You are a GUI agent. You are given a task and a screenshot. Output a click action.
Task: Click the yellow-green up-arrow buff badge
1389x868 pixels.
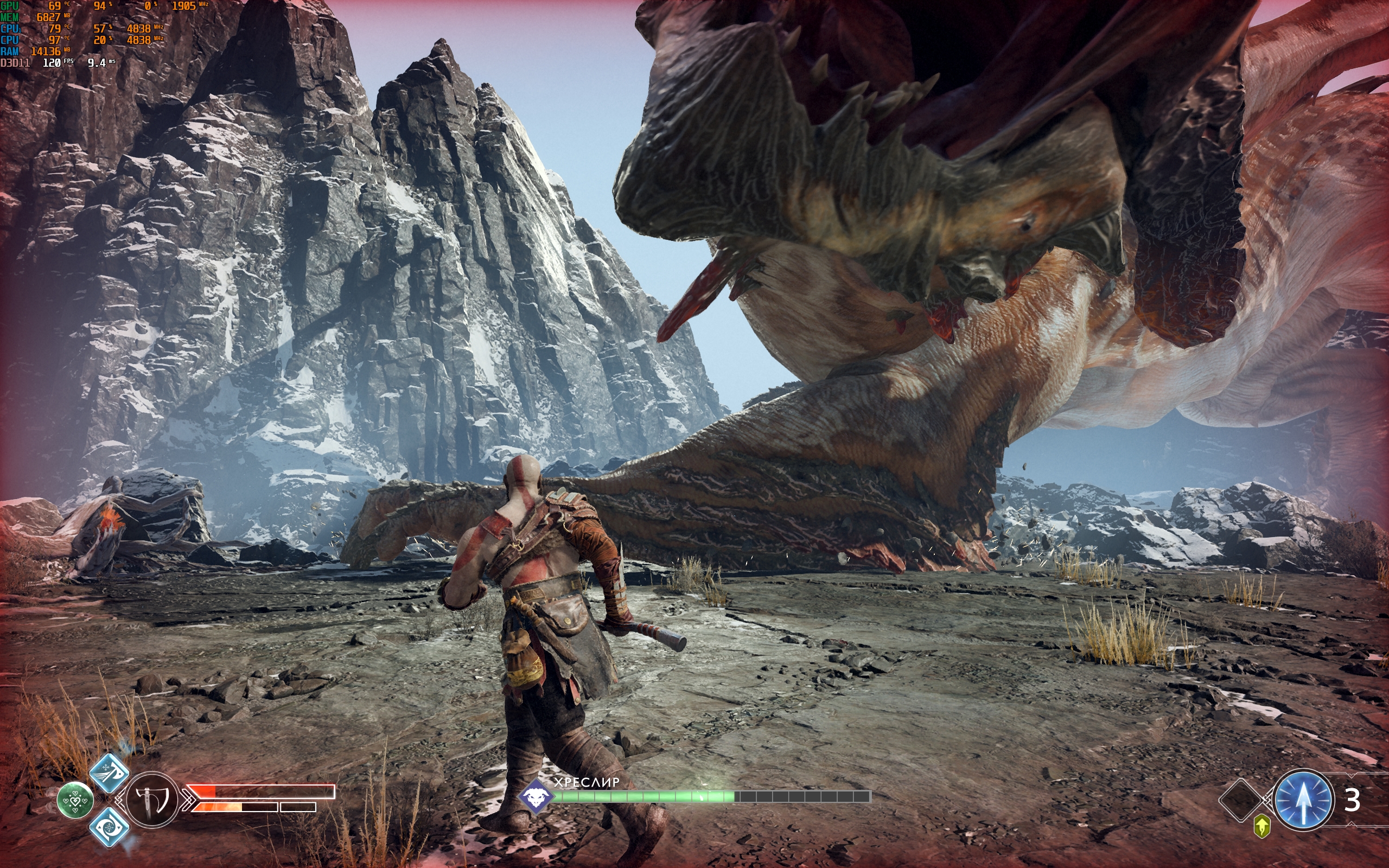pos(1261,827)
